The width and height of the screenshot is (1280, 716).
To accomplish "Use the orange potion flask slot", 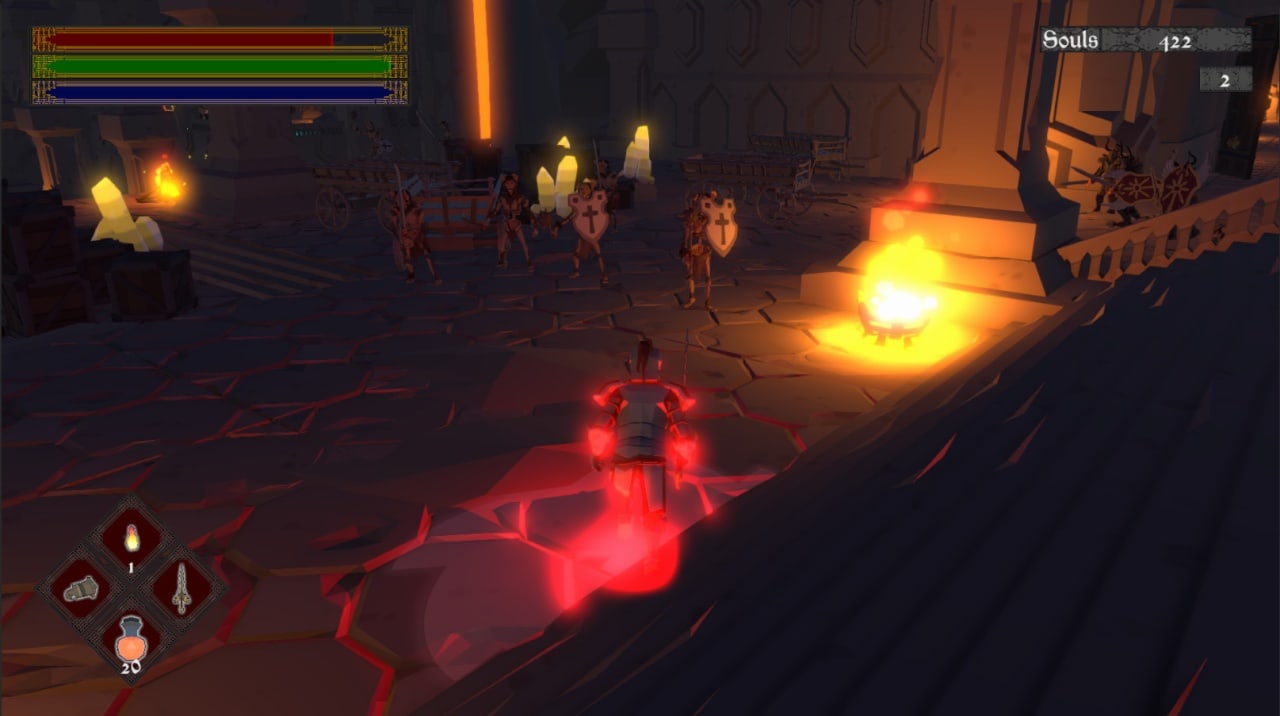I will pyautogui.click(x=131, y=638).
